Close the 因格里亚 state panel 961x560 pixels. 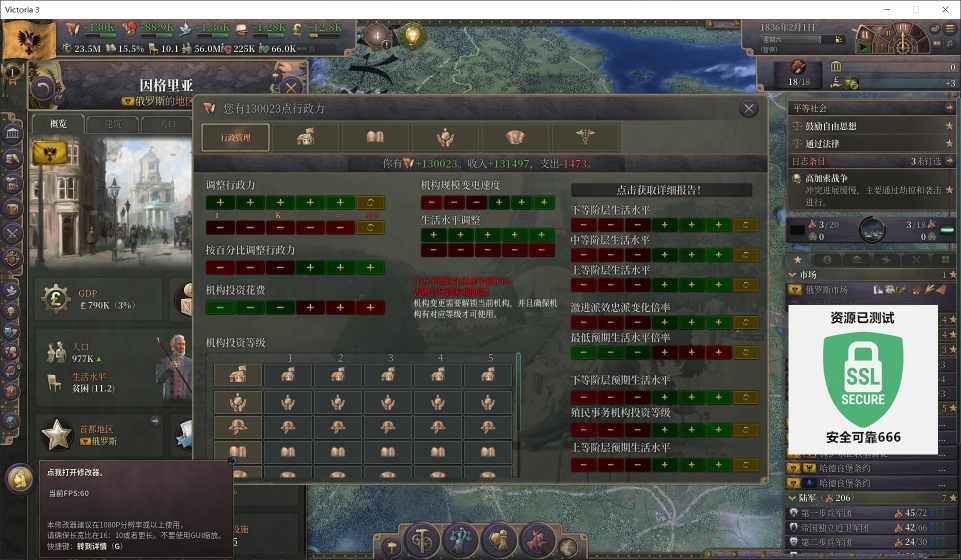pyautogui.click(x=291, y=88)
